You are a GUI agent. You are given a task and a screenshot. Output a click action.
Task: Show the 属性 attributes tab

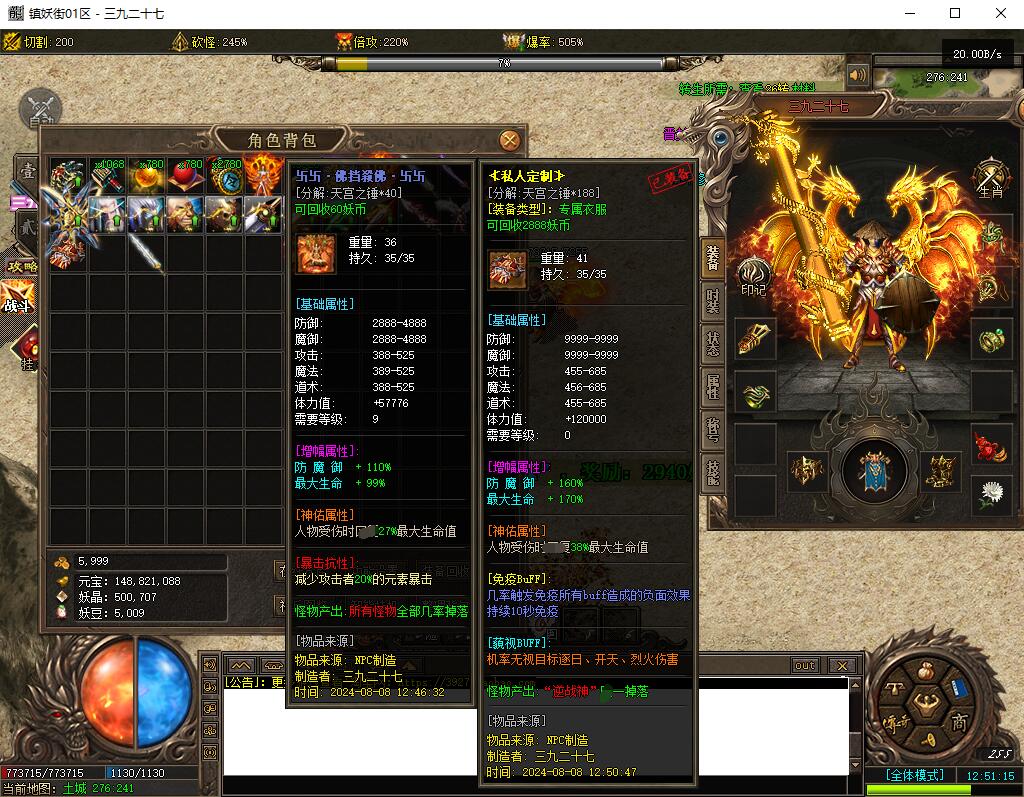pyautogui.click(x=712, y=385)
